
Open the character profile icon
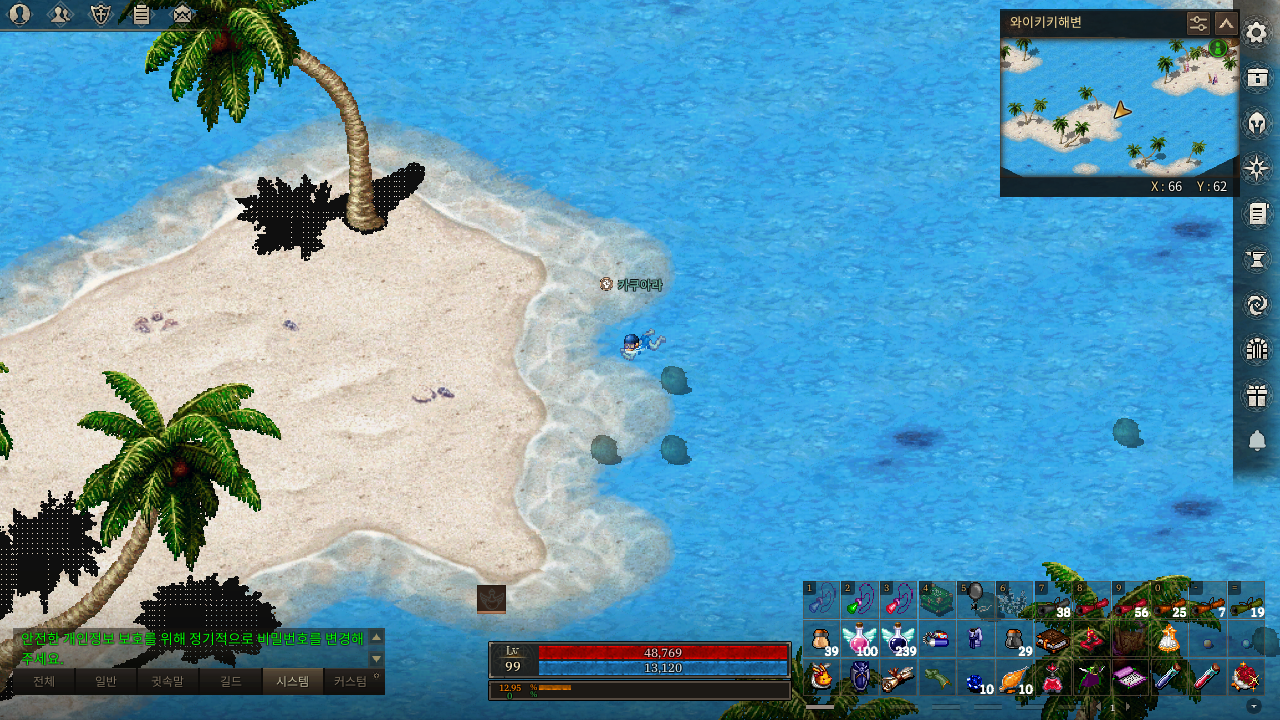pos(19,14)
